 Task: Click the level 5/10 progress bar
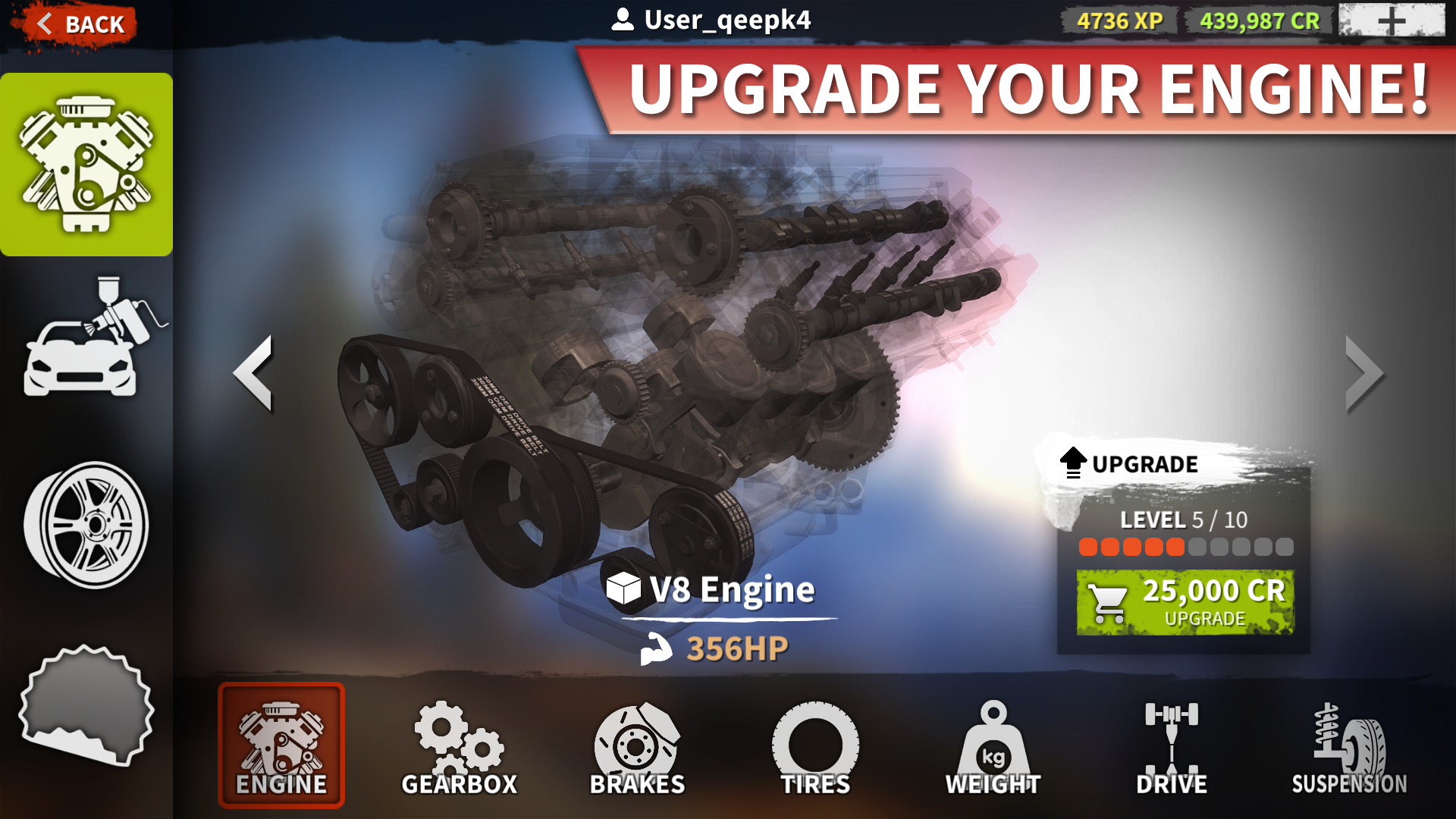click(x=1183, y=546)
